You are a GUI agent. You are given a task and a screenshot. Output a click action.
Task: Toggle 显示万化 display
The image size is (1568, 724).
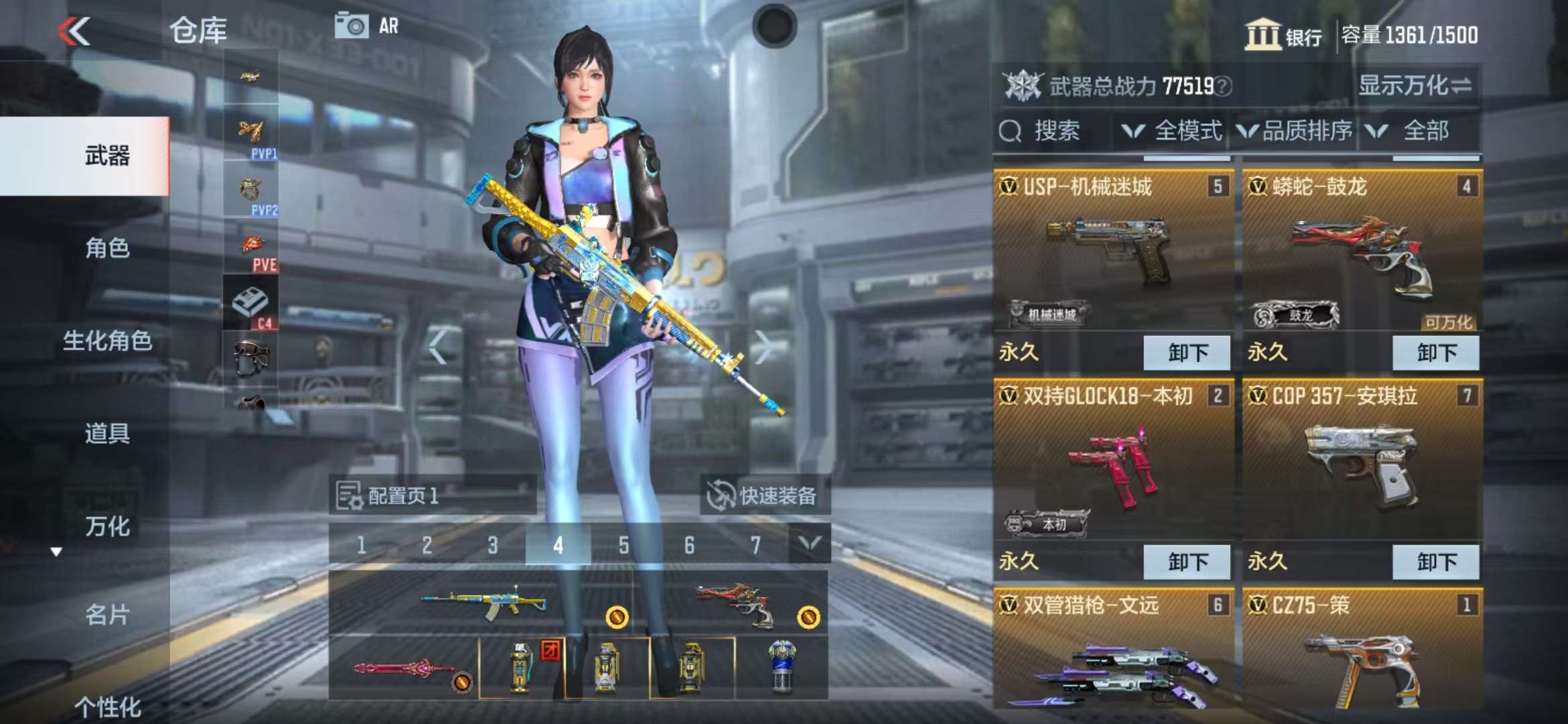(1414, 86)
